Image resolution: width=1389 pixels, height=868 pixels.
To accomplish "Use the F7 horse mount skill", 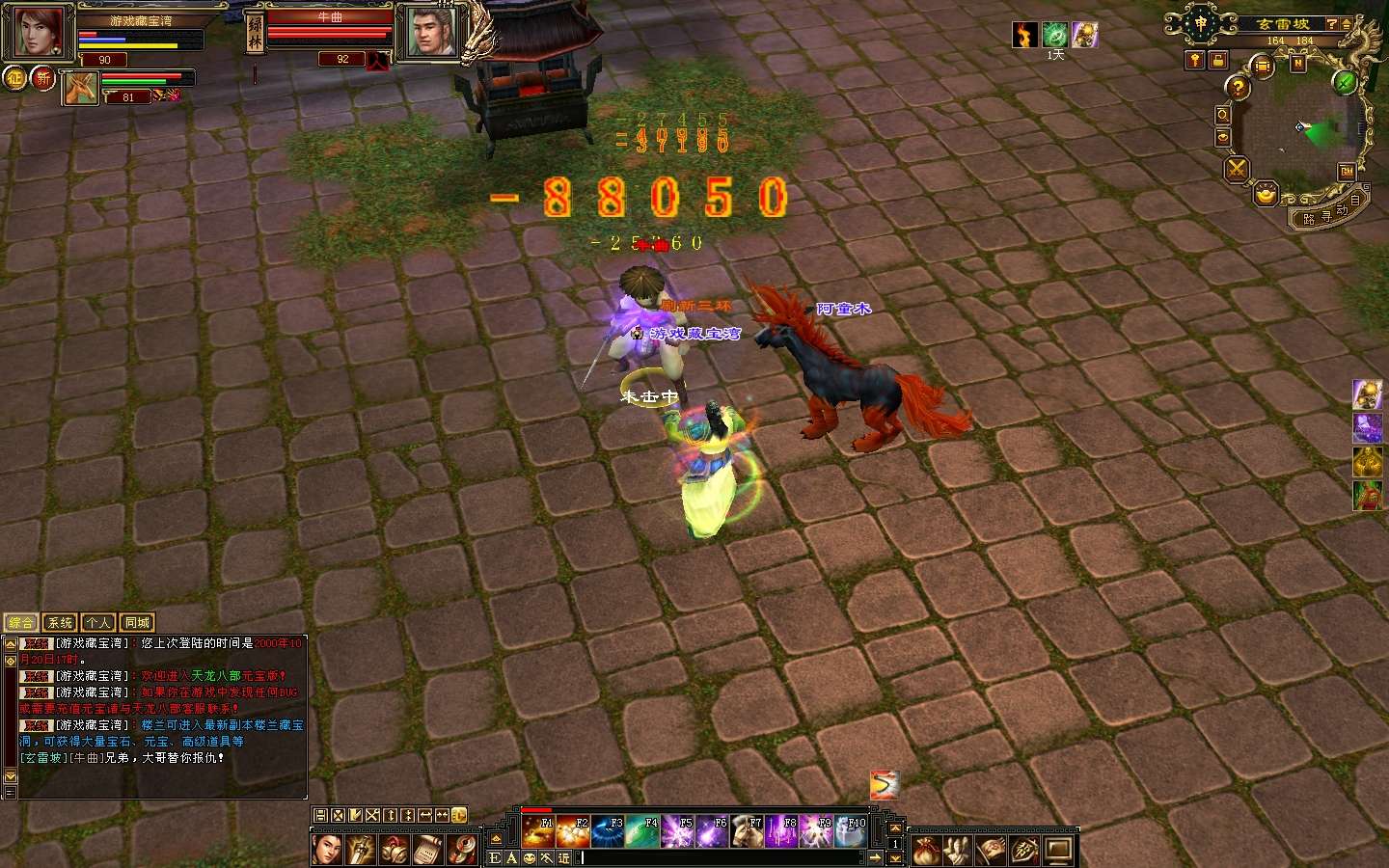I will (x=747, y=831).
